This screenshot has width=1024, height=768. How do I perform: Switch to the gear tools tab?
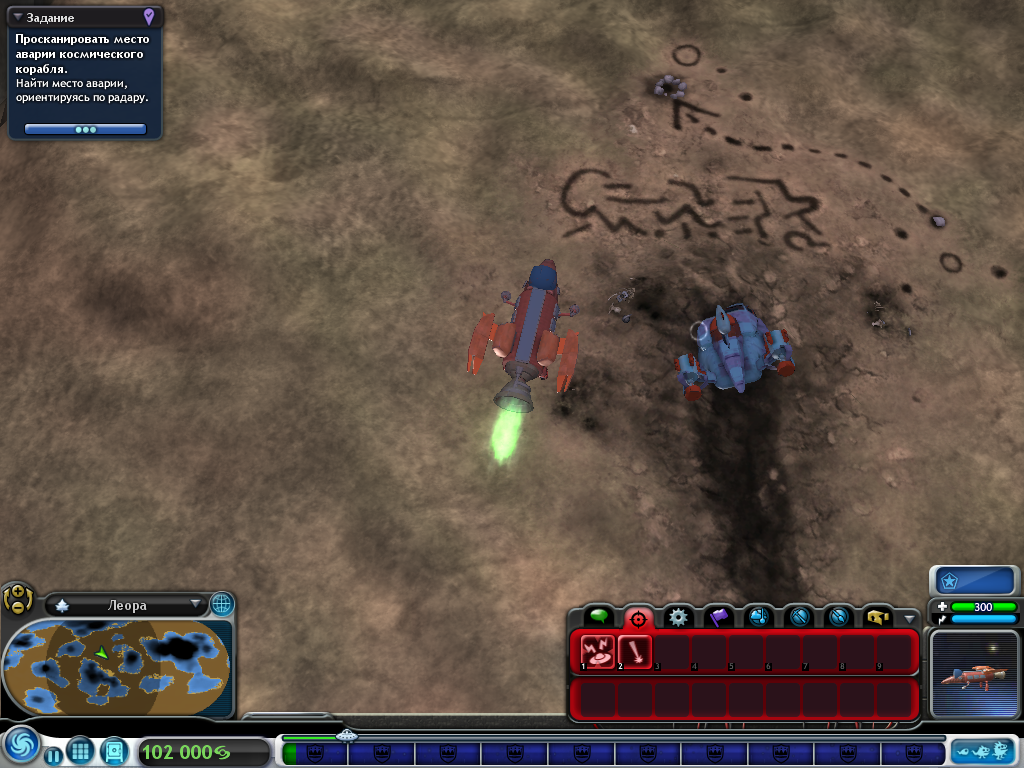(x=678, y=617)
